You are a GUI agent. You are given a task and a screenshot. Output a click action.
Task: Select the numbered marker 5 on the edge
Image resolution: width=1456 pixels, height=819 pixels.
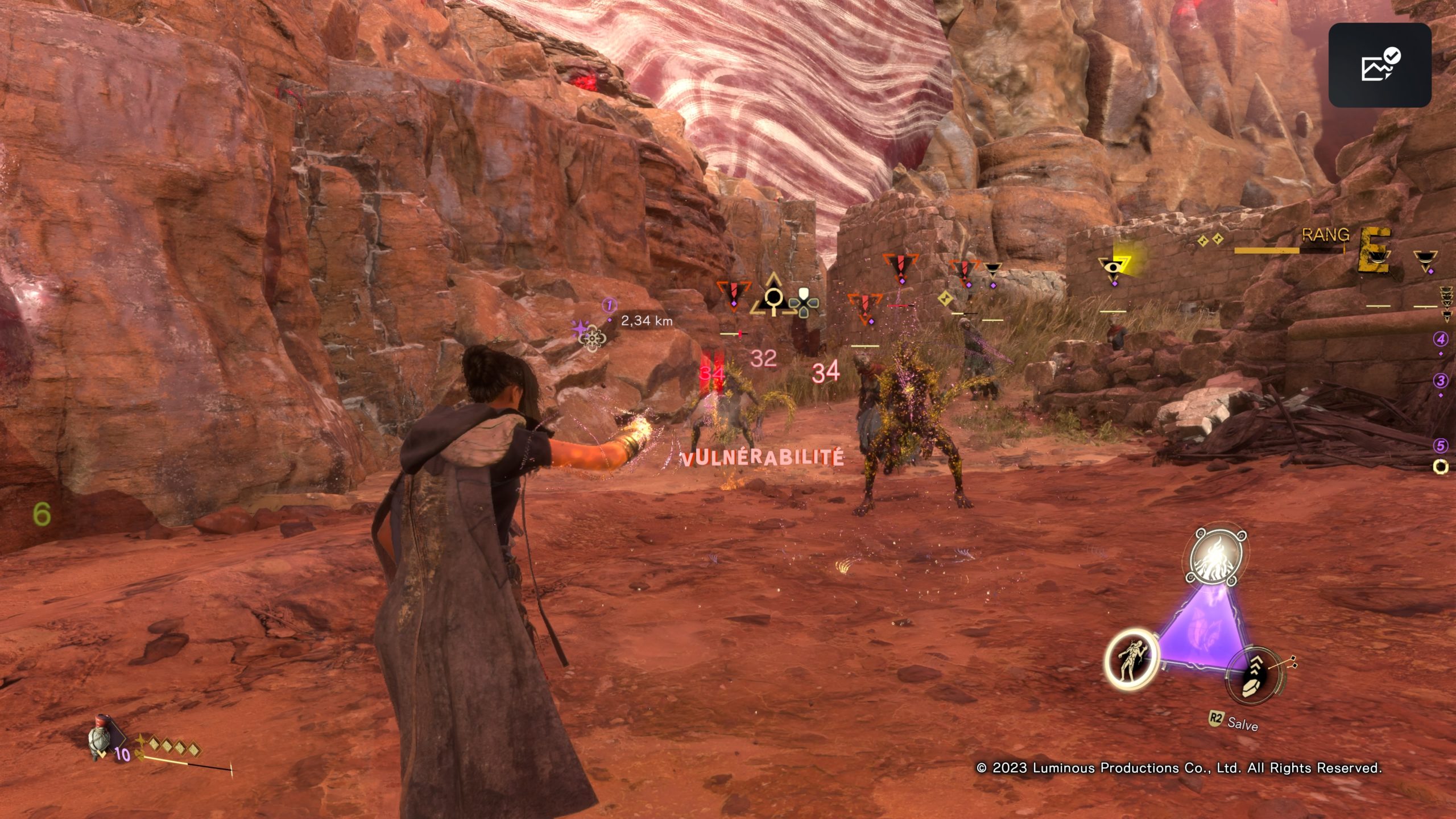point(1441,445)
